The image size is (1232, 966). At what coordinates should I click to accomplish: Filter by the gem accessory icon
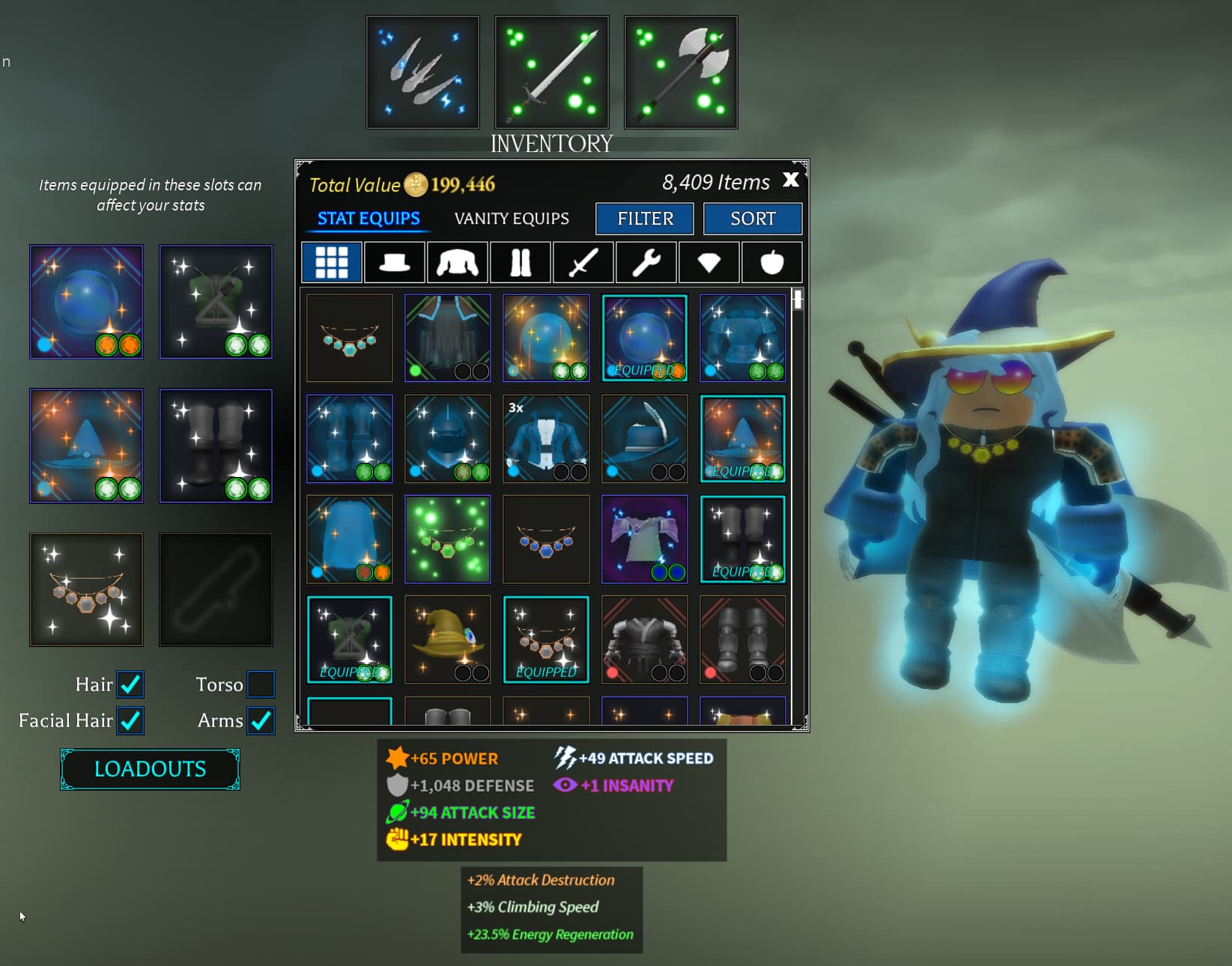(x=708, y=262)
